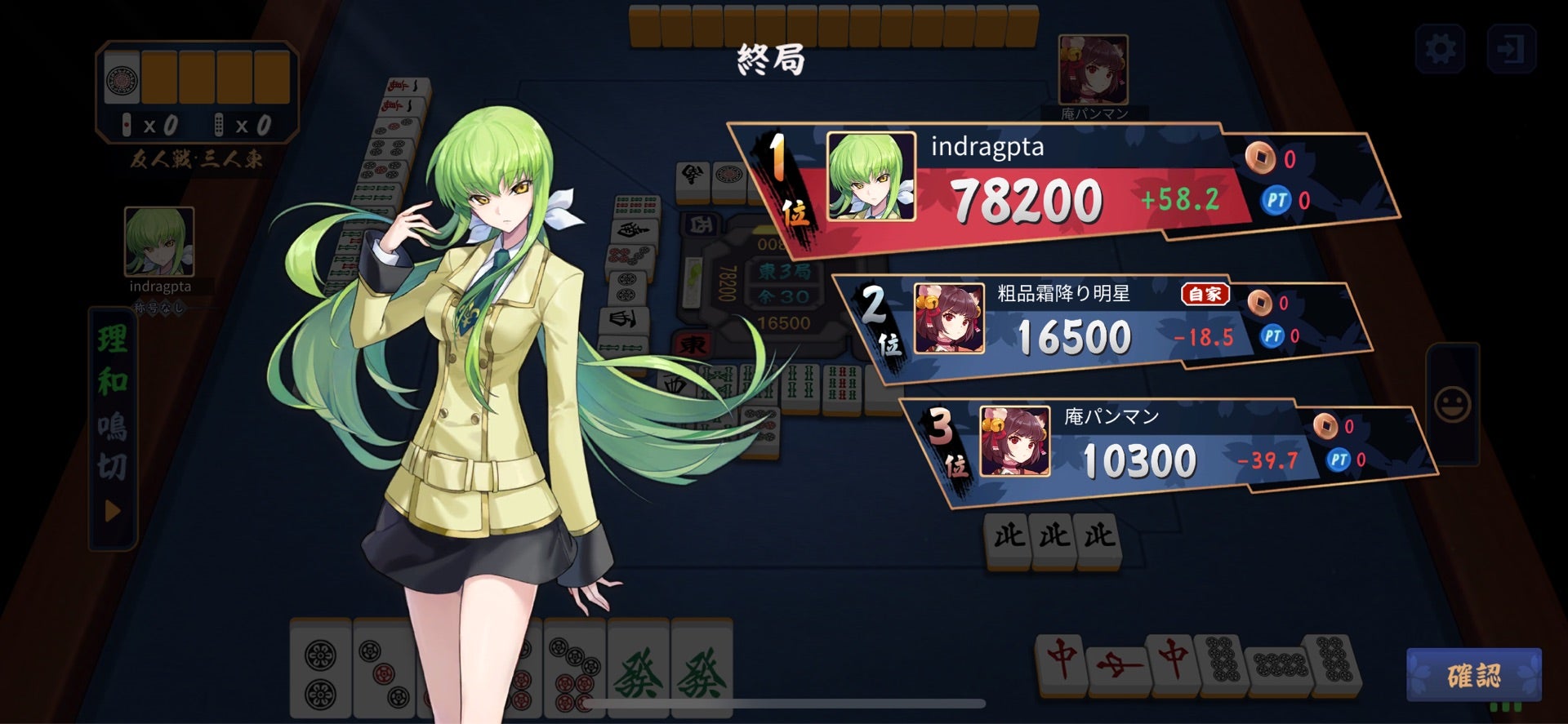This screenshot has width=1568, height=724.
Task: Click the riichi stick counter icon showing x0
Action: click(127, 124)
